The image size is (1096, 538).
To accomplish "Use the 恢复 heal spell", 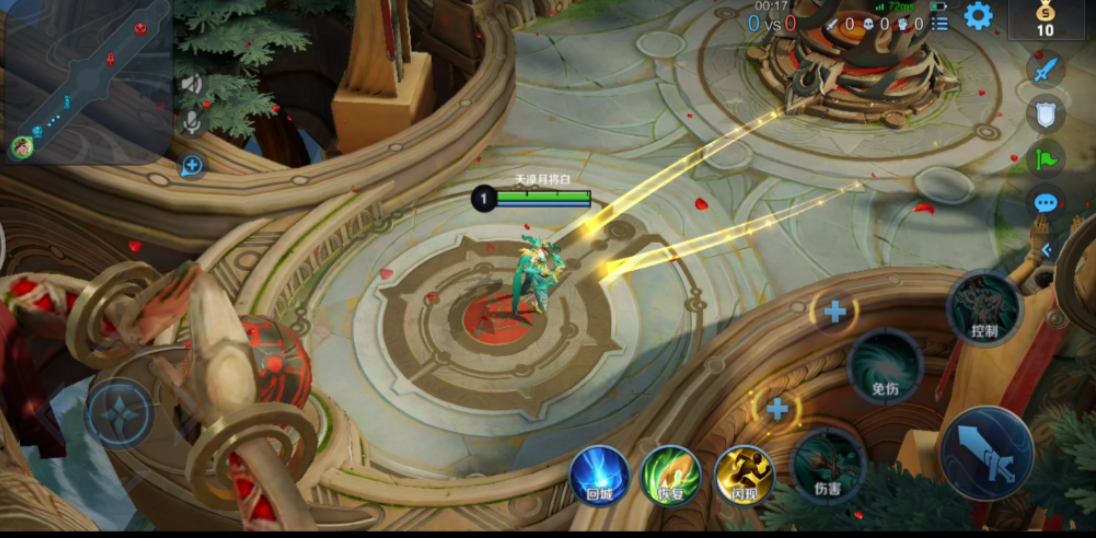I will click(x=671, y=475).
